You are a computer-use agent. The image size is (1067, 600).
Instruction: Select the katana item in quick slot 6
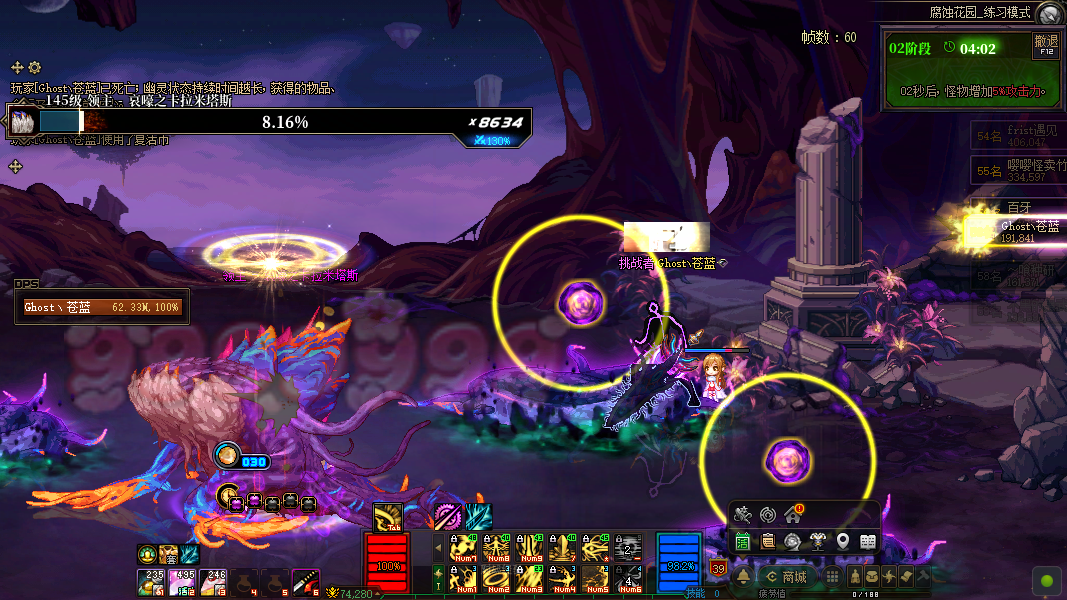click(305, 581)
